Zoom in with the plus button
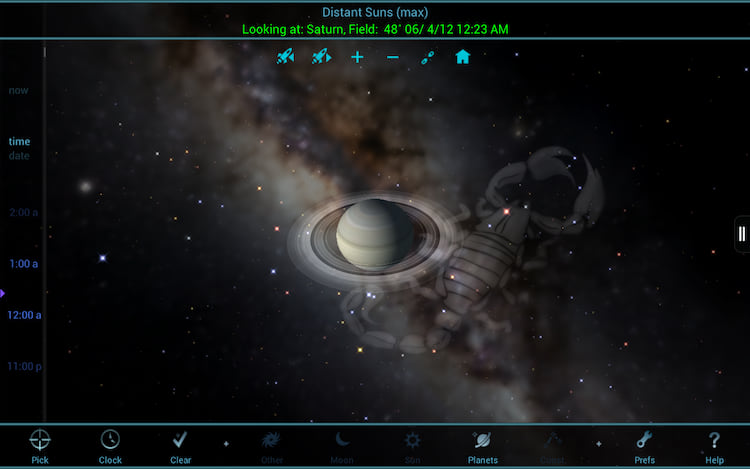Image resolution: width=750 pixels, height=469 pixels. [357, 57]
